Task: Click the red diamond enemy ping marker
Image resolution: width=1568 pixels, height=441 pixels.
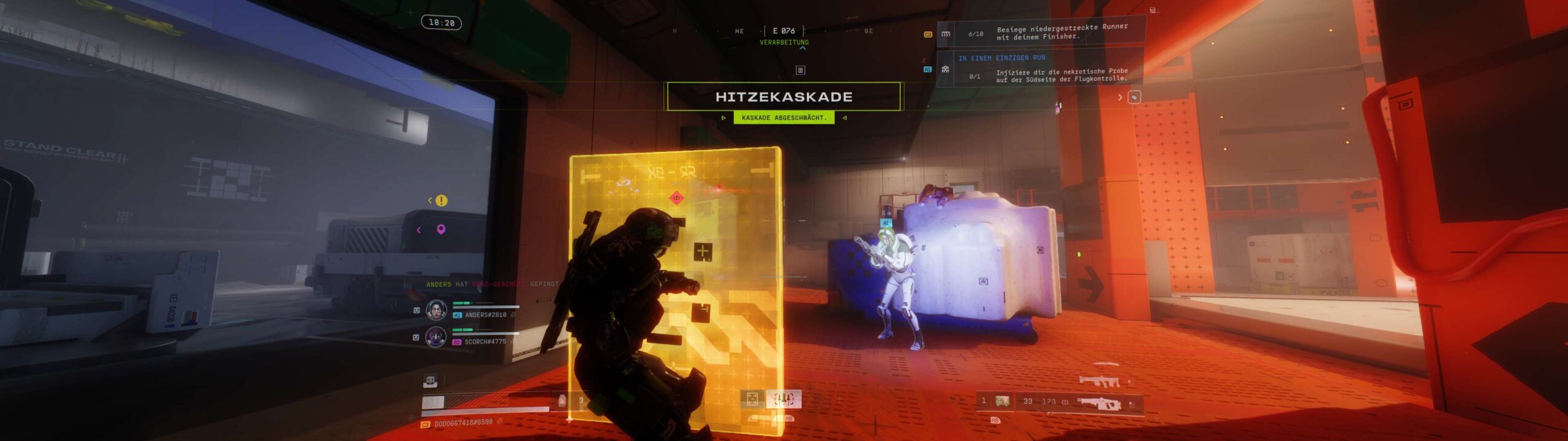Action: coord(677,197)
